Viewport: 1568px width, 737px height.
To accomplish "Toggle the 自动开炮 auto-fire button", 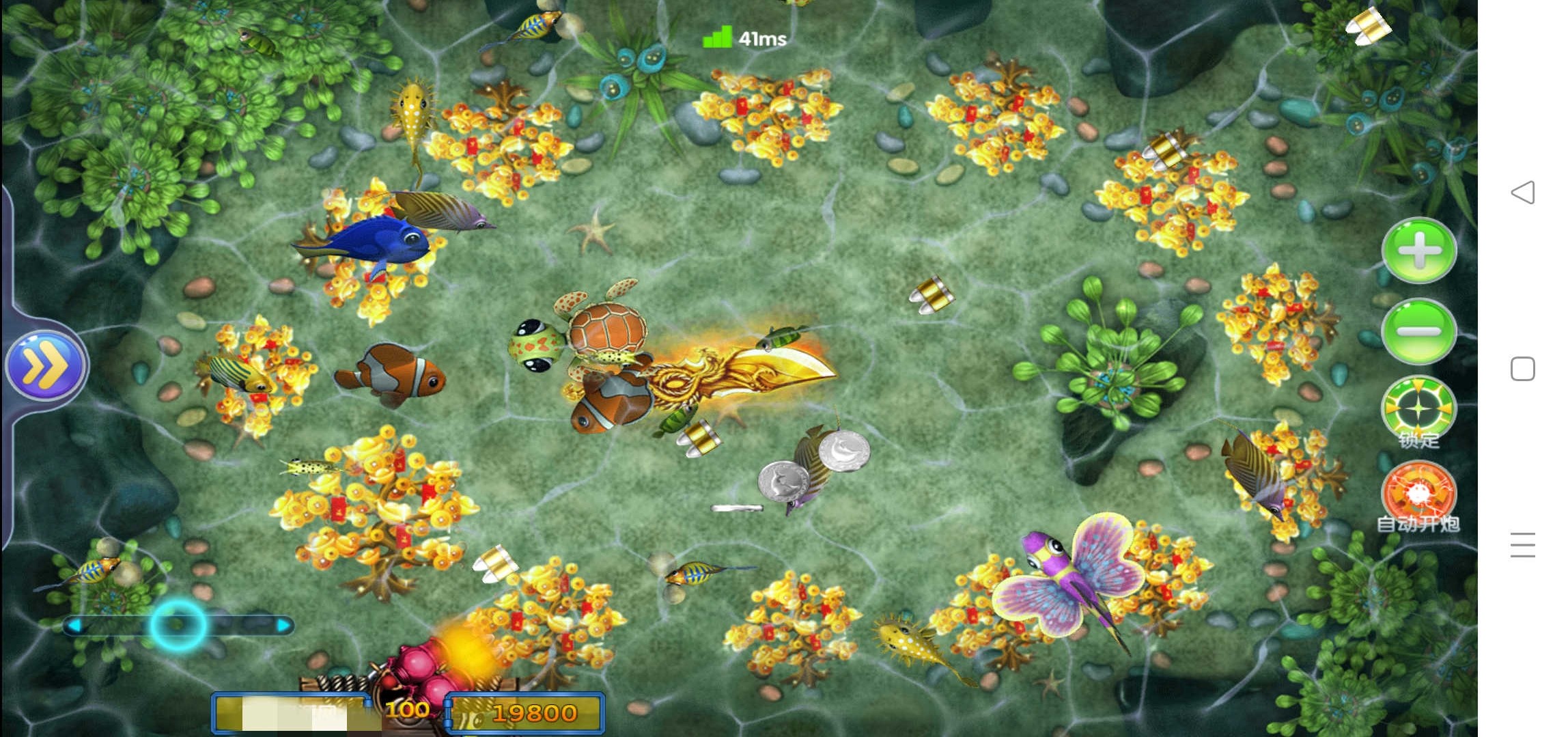I will [1418, 495].
